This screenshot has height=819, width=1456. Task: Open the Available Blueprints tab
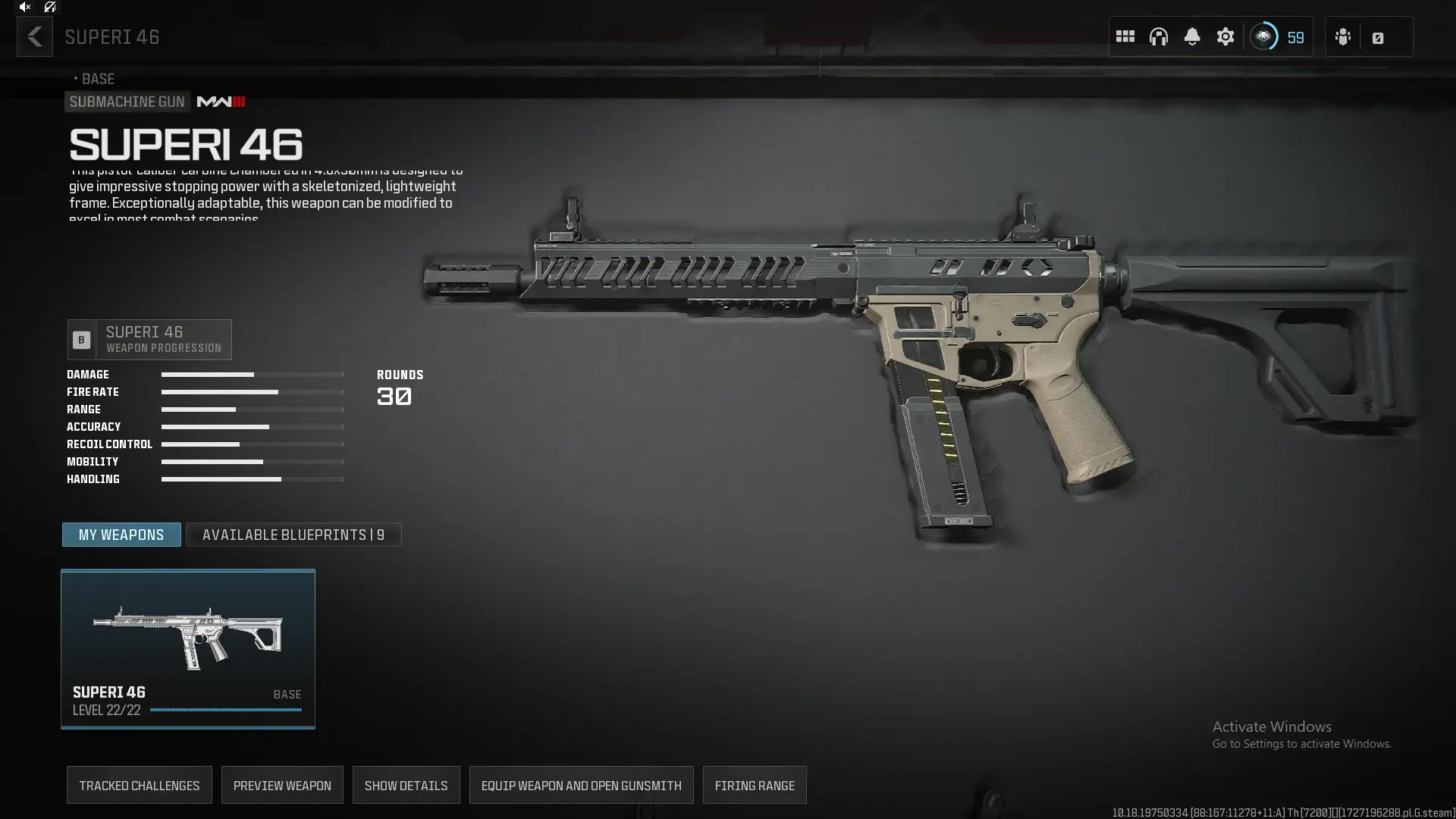tap(293, 534)
